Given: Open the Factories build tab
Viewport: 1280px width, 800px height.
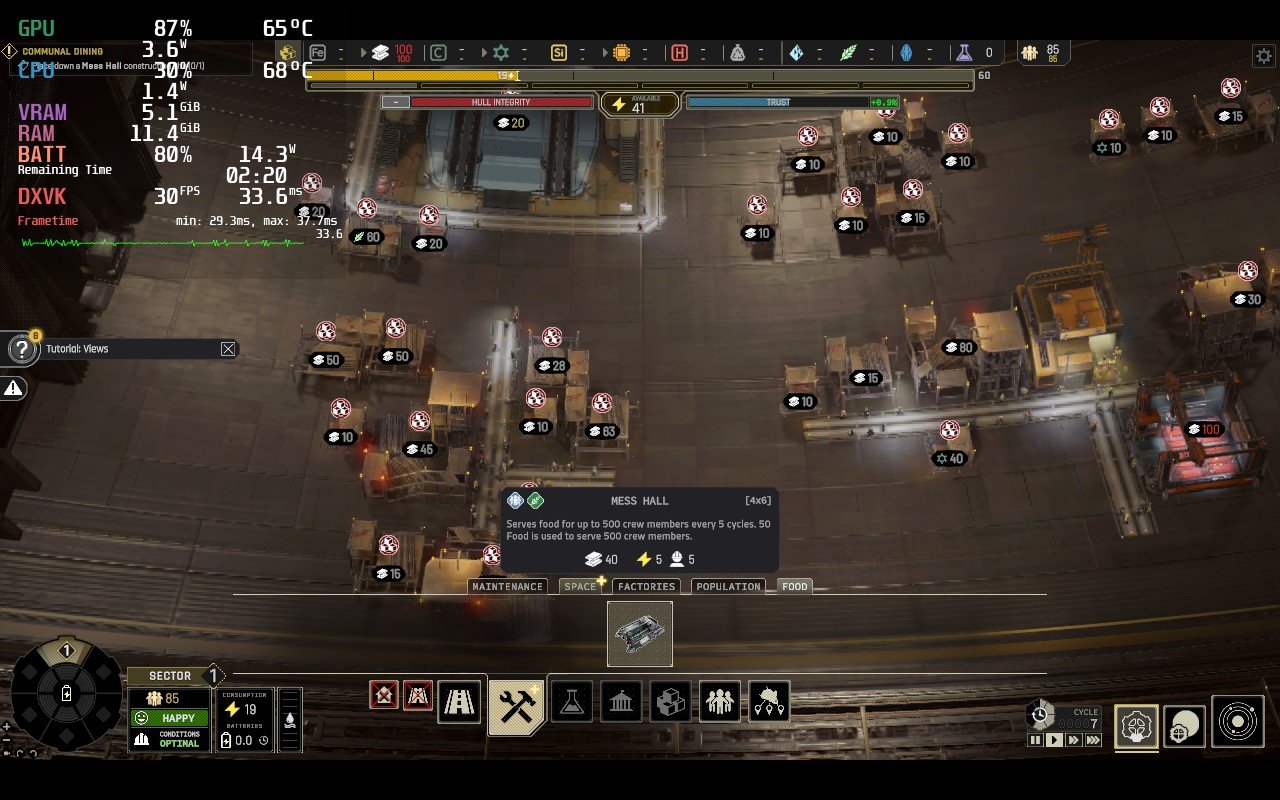Looking at the screenshot, I should pos(646,587).
